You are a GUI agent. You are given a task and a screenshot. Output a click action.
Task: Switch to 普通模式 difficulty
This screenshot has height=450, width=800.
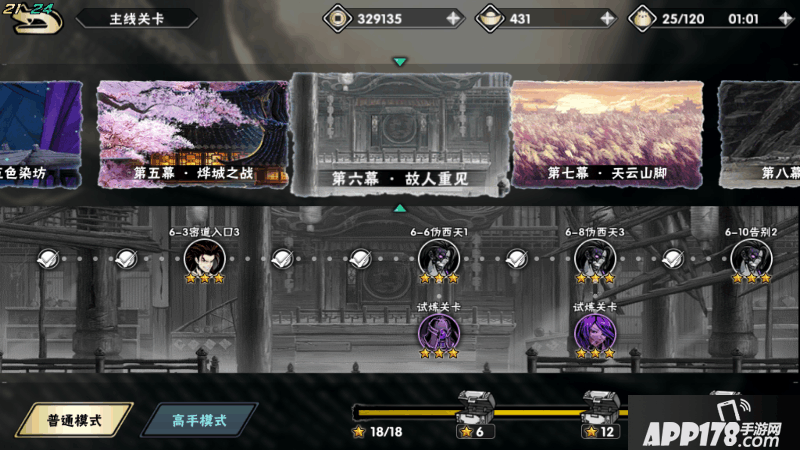(75, 420)
